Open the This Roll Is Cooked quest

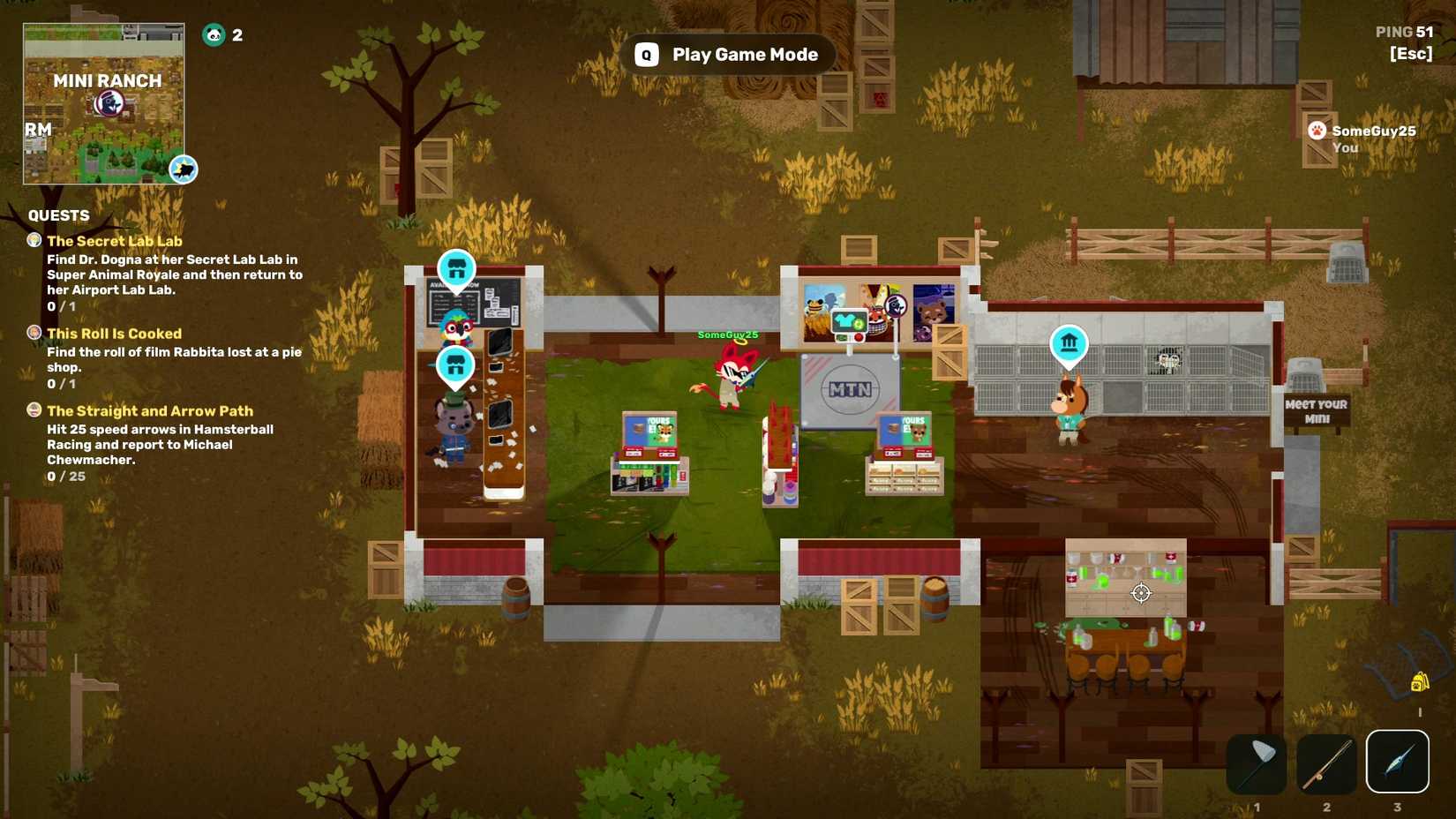pyautogui.click(x=114, y=334)
